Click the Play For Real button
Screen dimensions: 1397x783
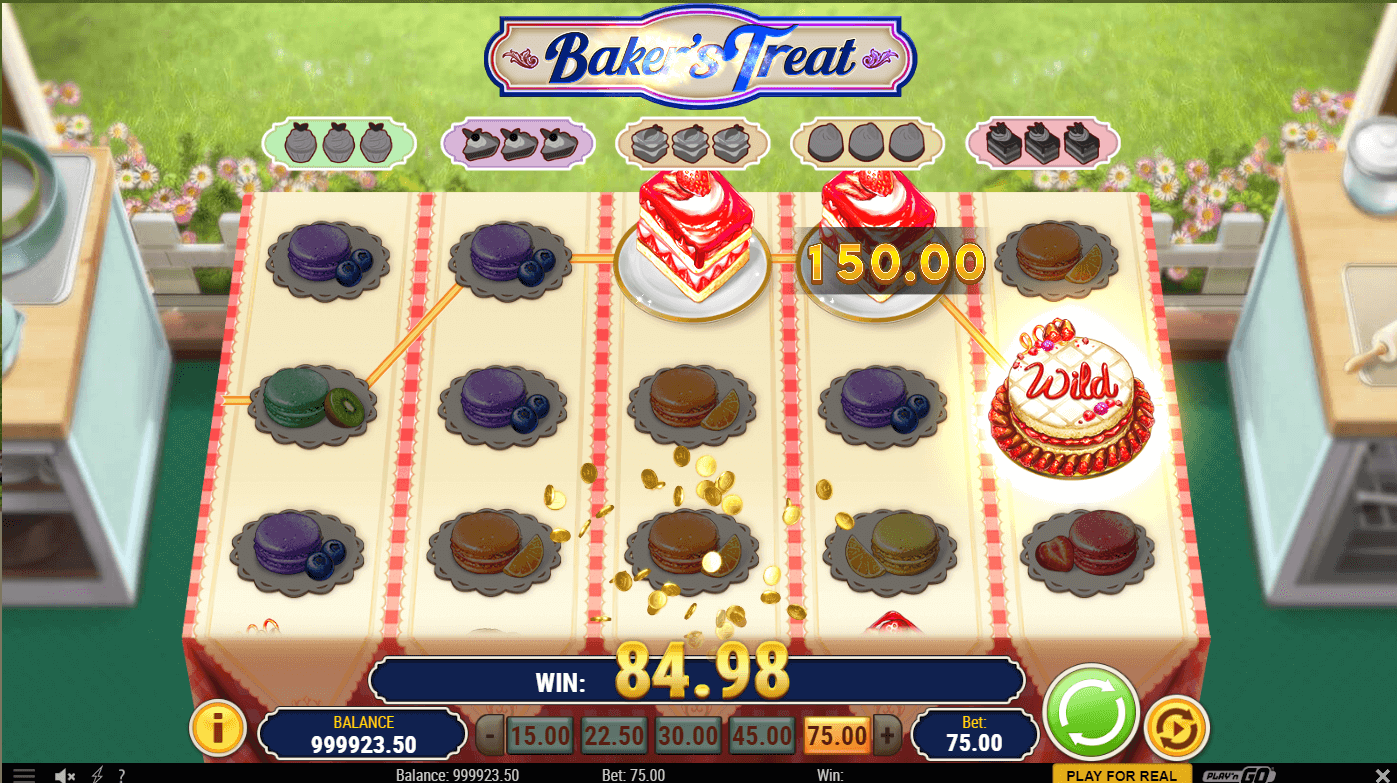click(1122, 775)
